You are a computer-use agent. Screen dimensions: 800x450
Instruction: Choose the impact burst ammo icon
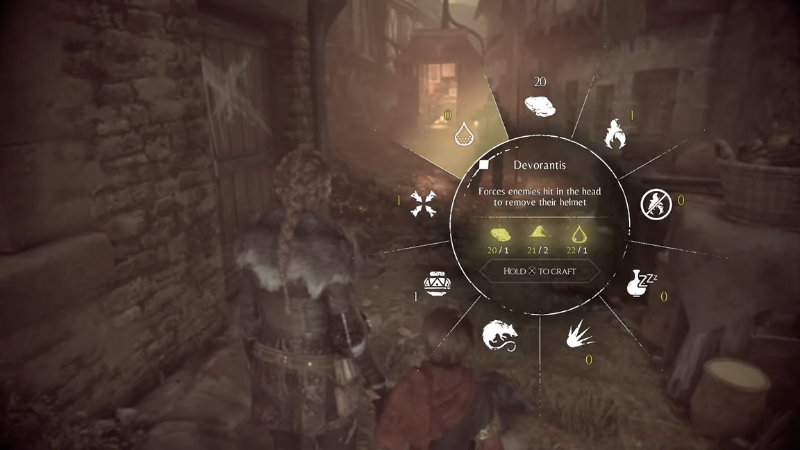click(x=579, y=333)
